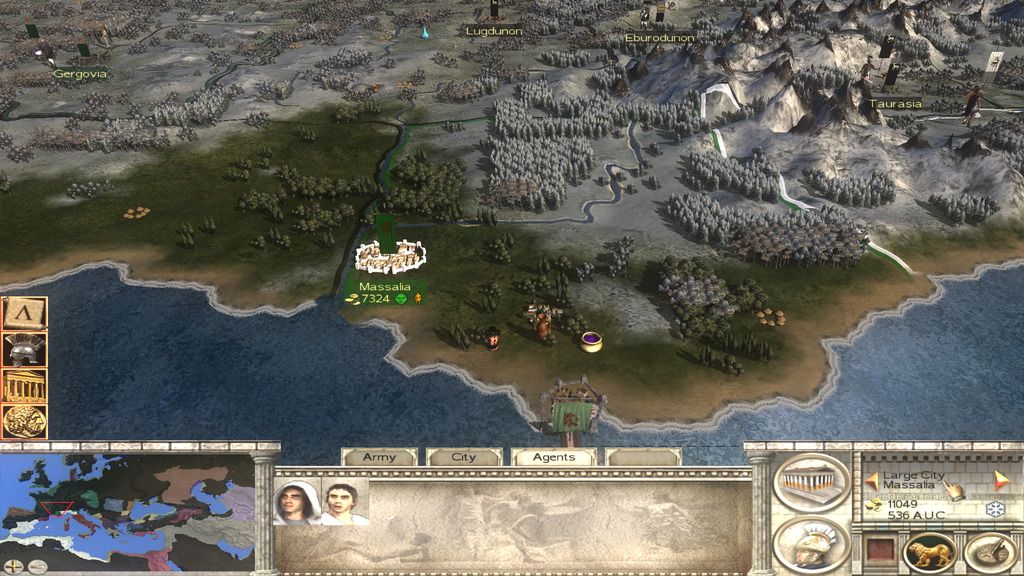Select the Agents tab
This screenshot has width=1024, height=576.
[x=553, y=457]
